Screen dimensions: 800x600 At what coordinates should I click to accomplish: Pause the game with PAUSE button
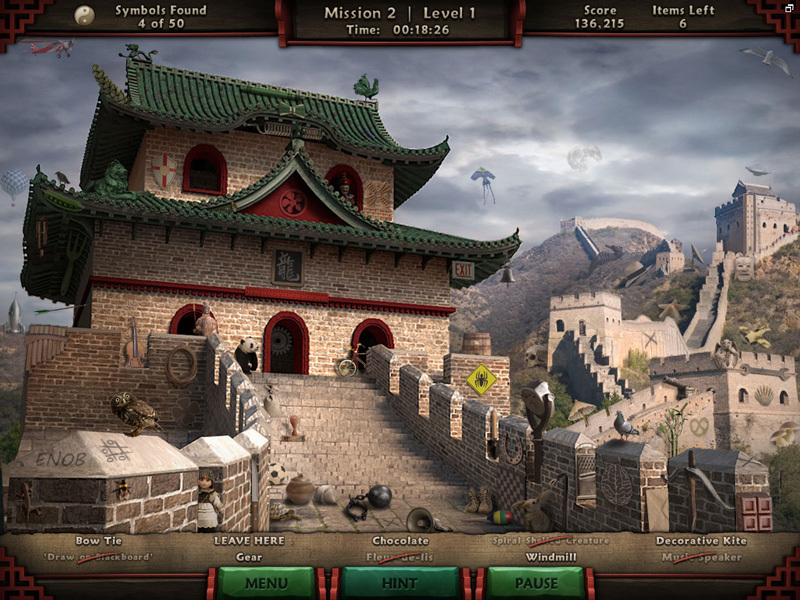point(536,583)
